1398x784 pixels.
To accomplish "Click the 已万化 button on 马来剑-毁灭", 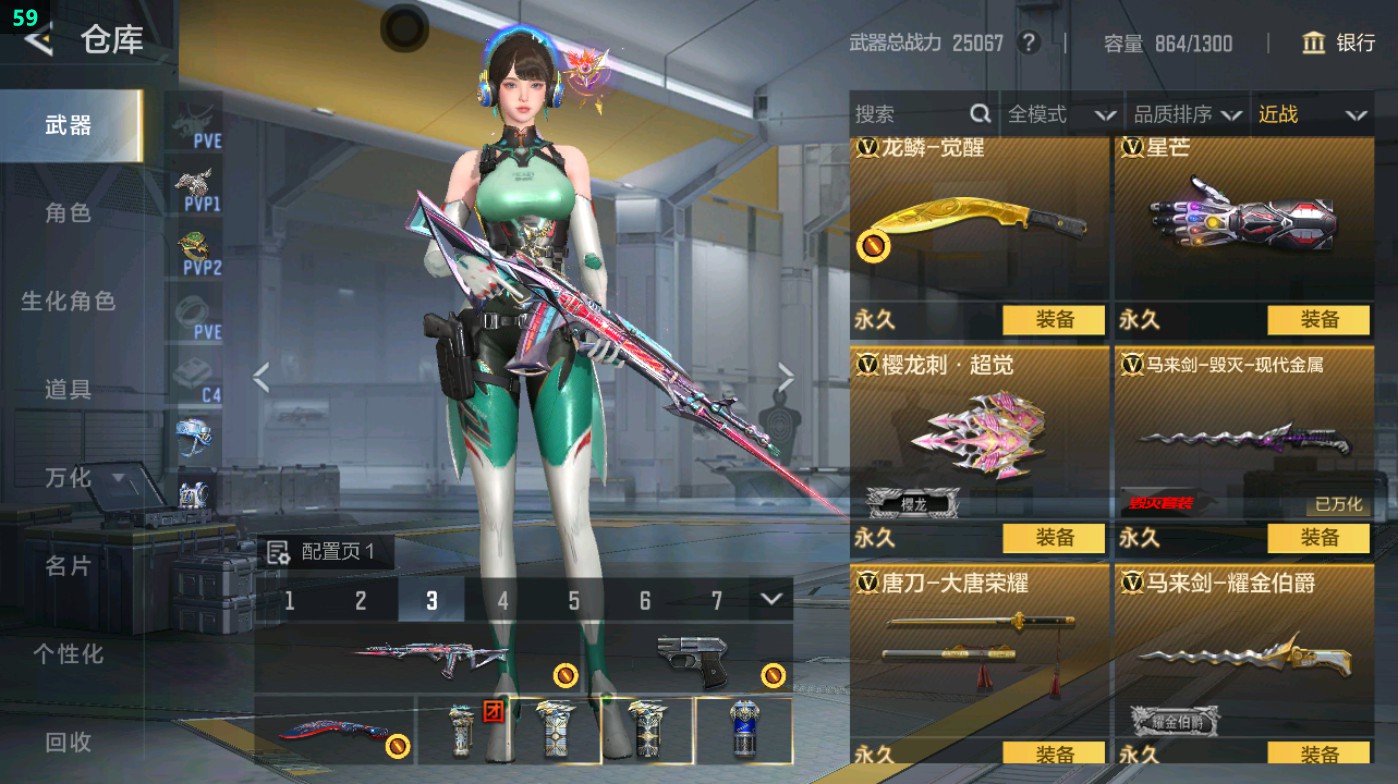I will point(1337,506).
